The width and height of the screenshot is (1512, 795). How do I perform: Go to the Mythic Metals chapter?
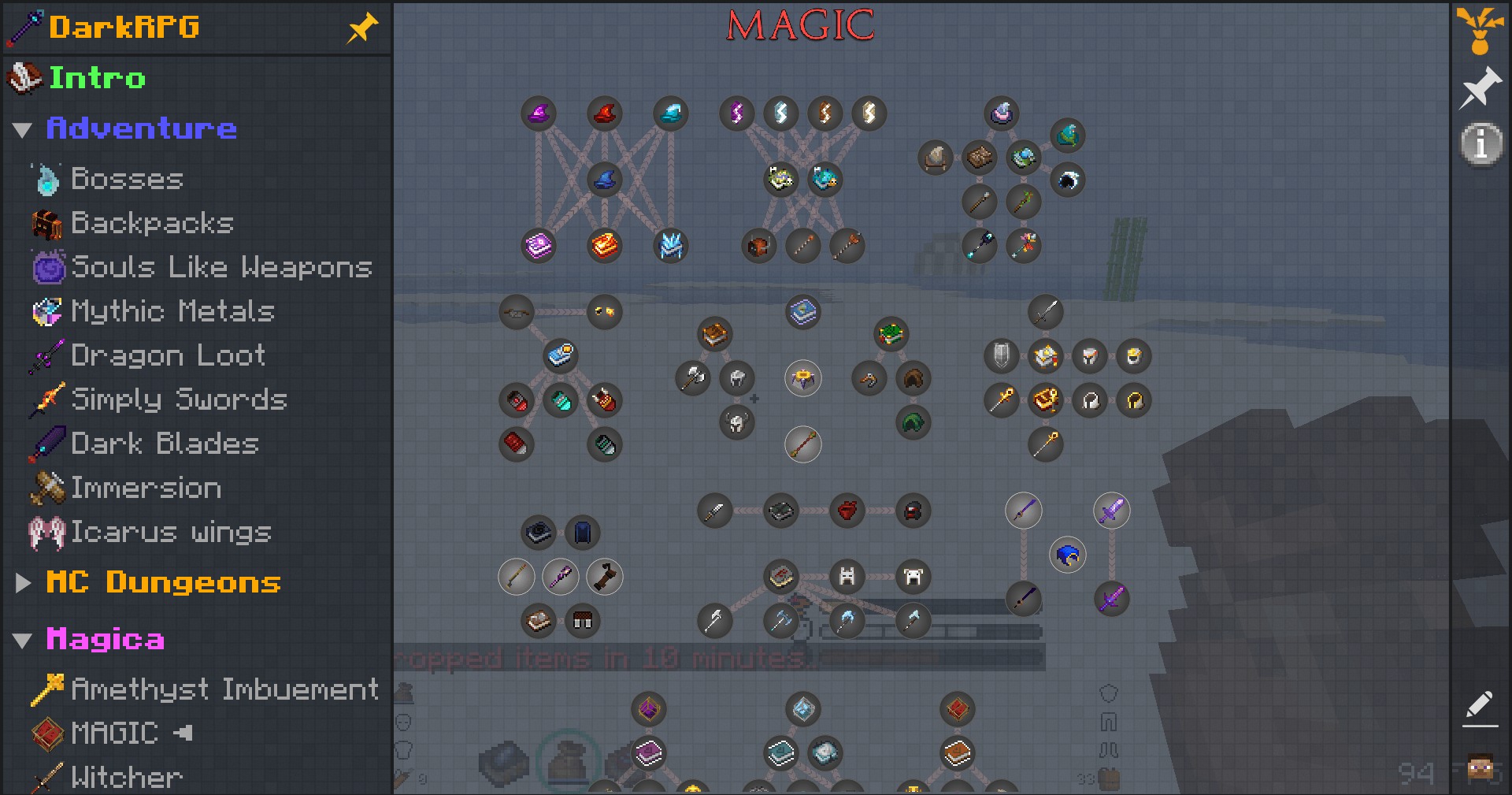[x=172, y=311]
